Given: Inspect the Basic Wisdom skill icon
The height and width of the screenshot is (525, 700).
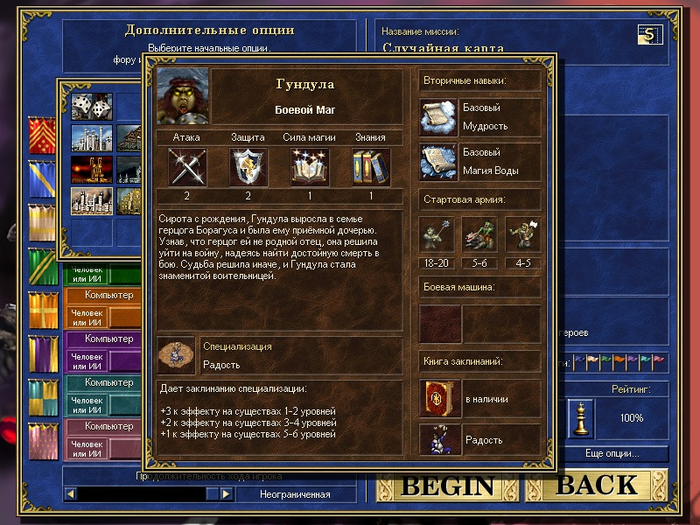Looking at the screenshot, I should [x=439, y=117].
